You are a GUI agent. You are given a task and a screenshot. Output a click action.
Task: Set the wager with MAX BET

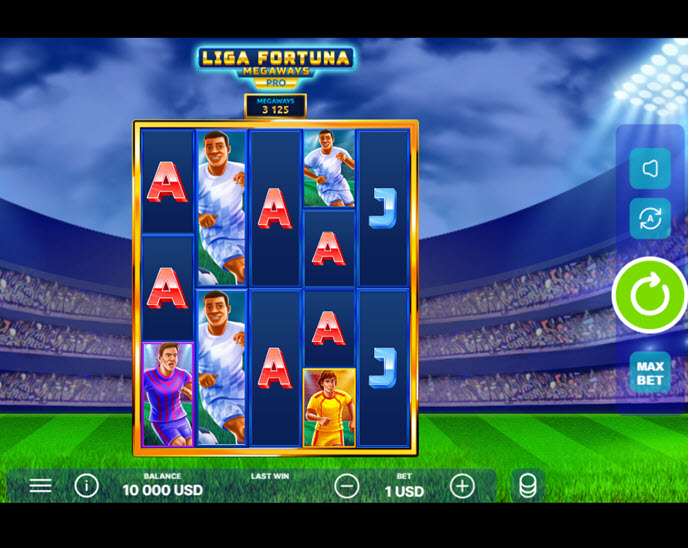click(650, 373)
